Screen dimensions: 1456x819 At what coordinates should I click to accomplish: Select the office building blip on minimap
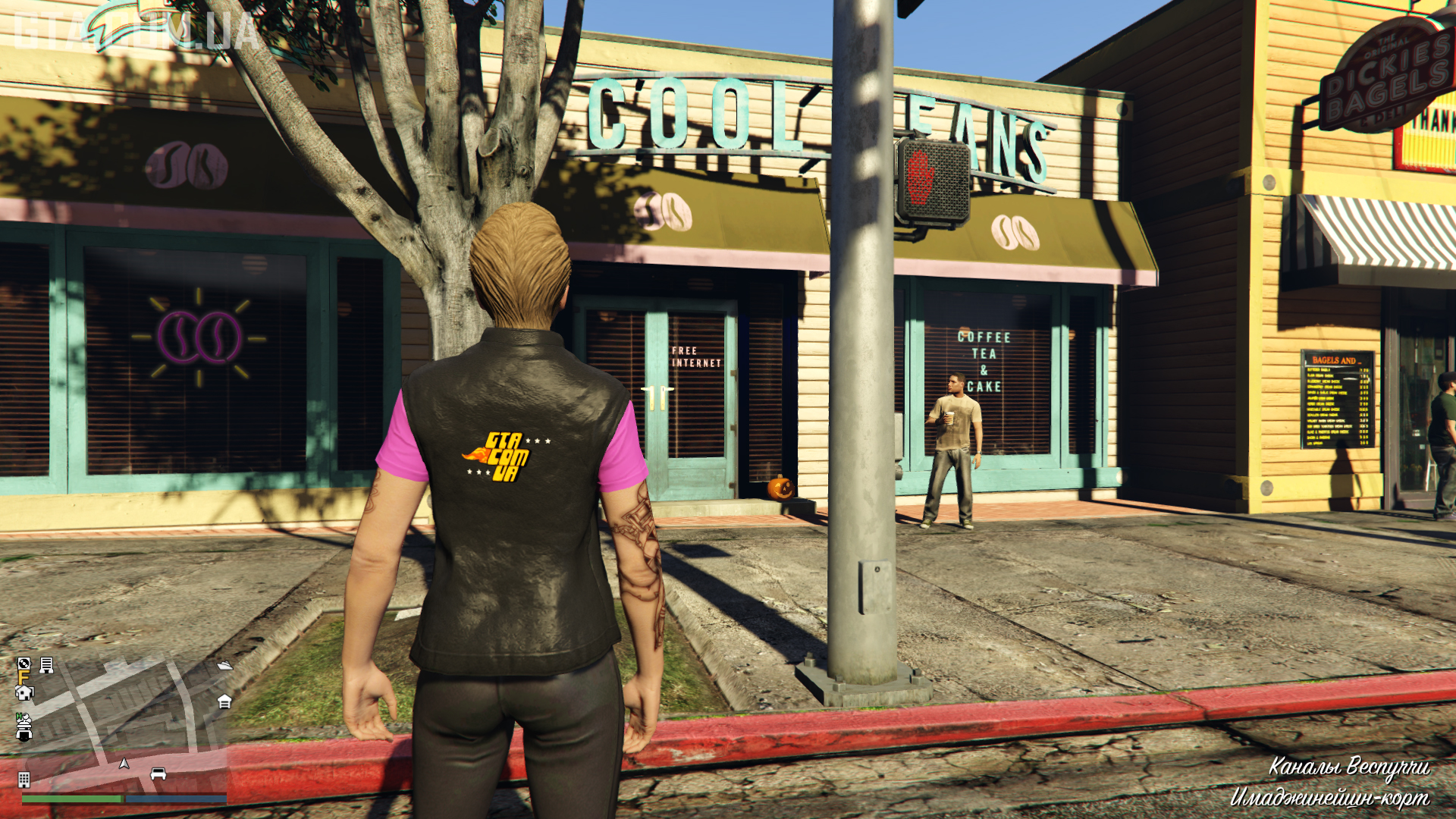24,780
